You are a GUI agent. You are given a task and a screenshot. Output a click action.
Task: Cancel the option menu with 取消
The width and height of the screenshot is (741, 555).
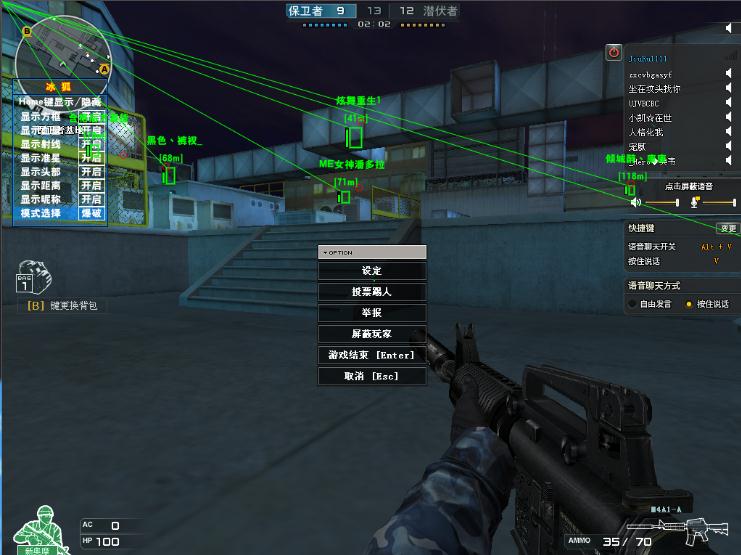tap(372, 376)
